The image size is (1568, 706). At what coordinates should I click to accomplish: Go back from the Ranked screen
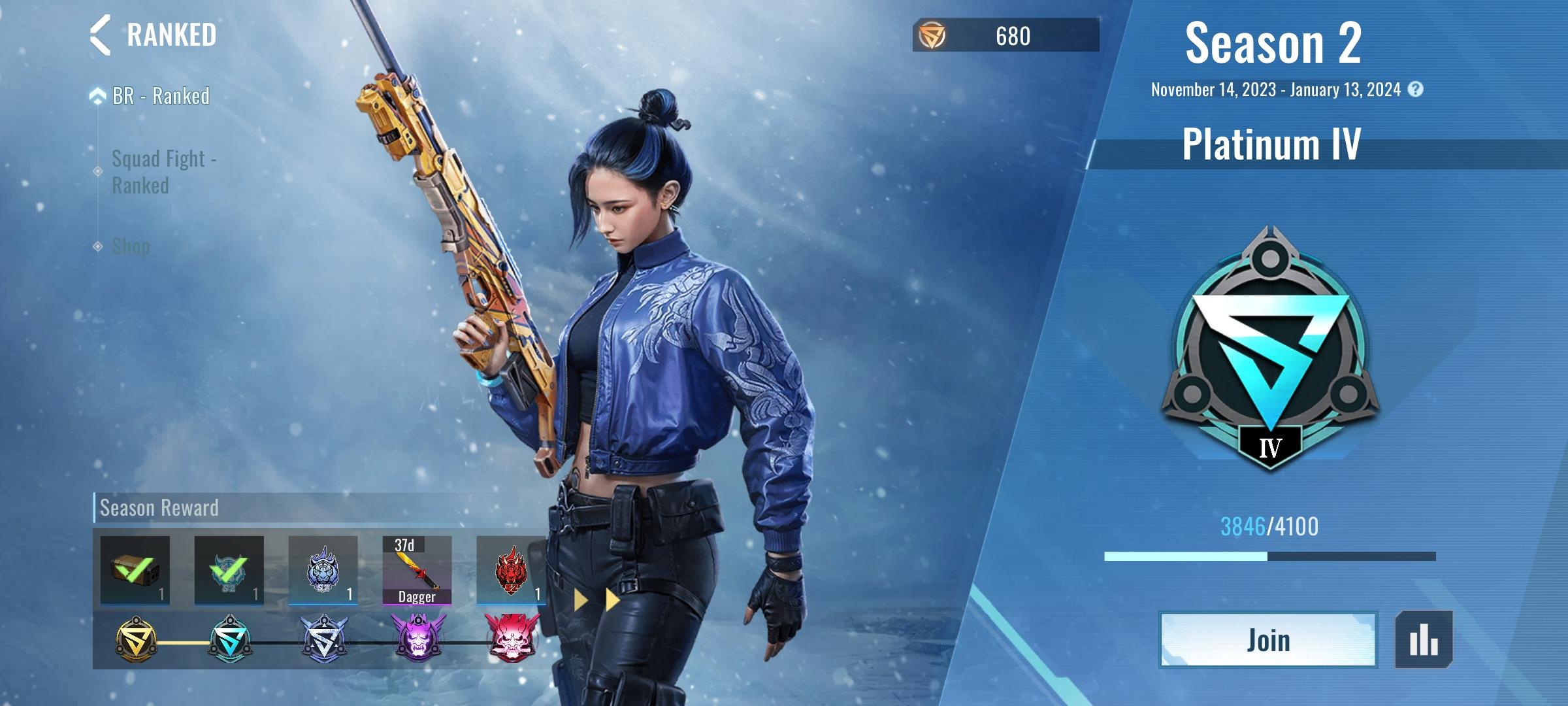[100, 35]
